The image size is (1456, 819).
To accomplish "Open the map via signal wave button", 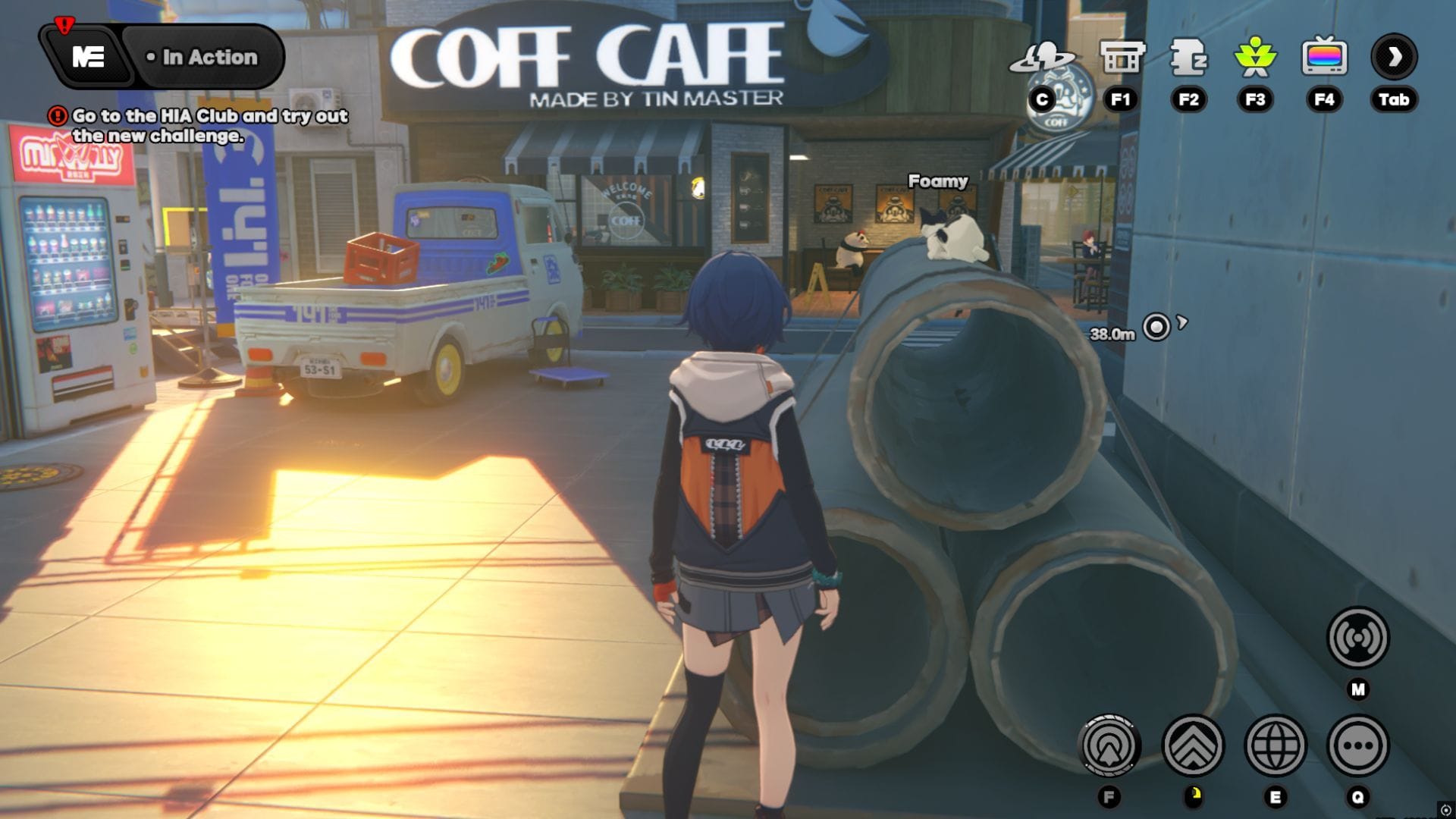I will pyautogui.click(x=1357, y=638).
